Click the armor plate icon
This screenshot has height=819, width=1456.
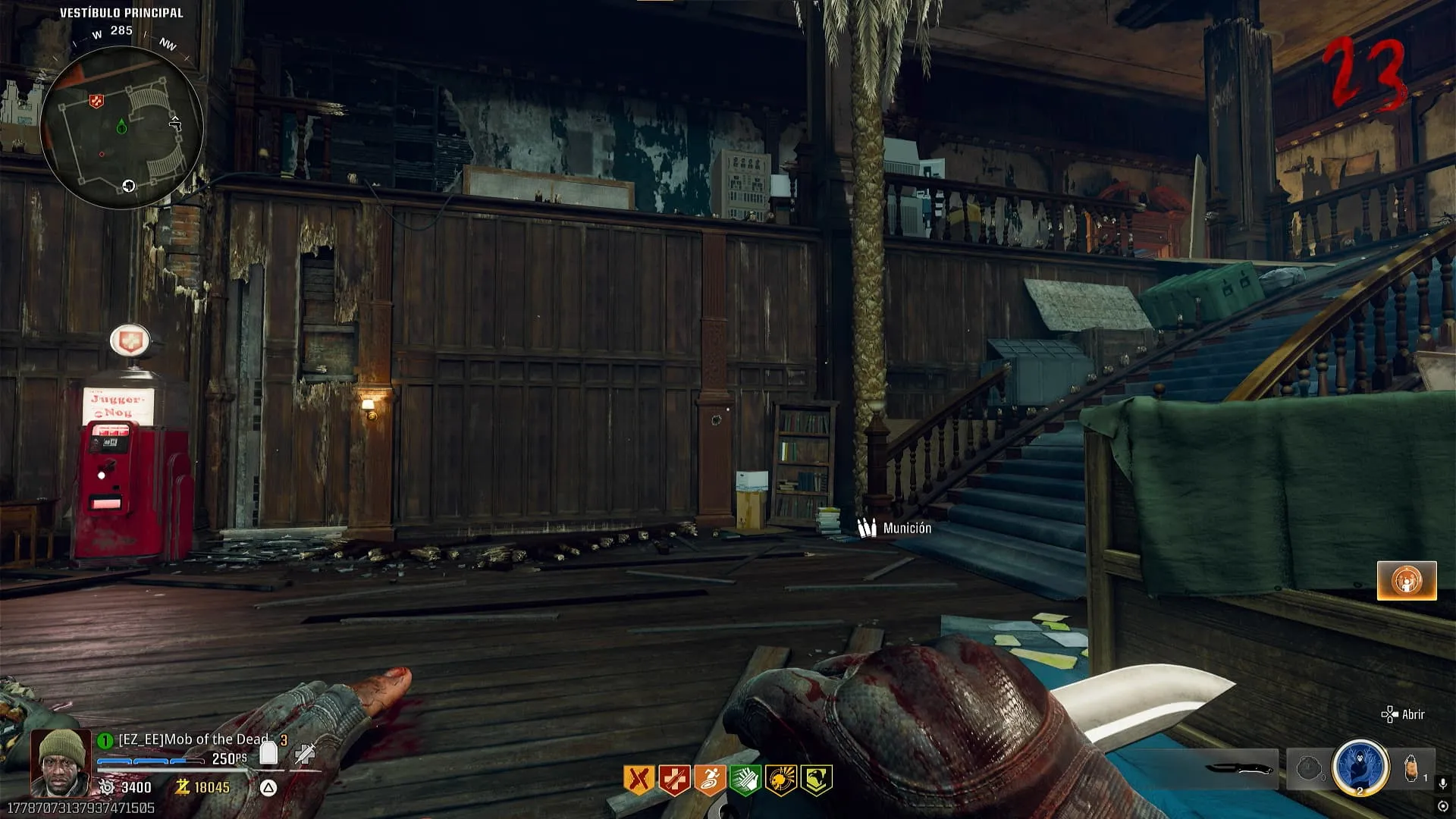click(x=268, y=753)
